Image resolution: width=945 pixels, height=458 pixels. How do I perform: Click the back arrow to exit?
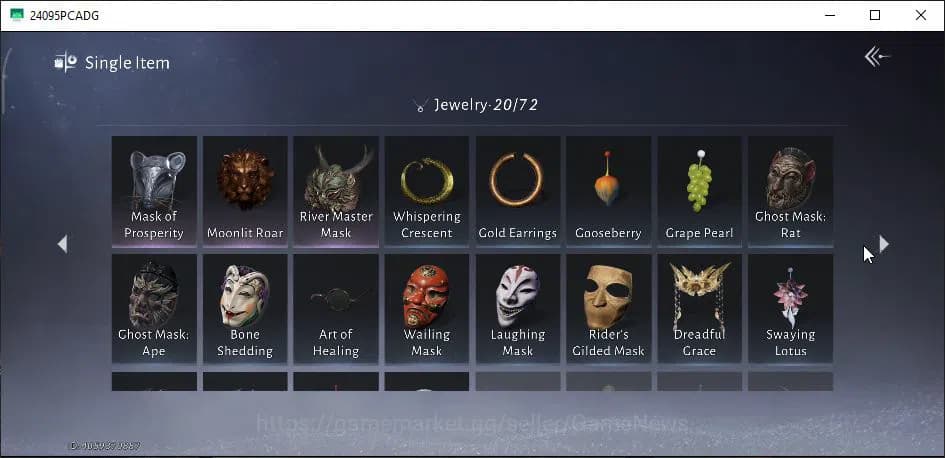point(877,57)
